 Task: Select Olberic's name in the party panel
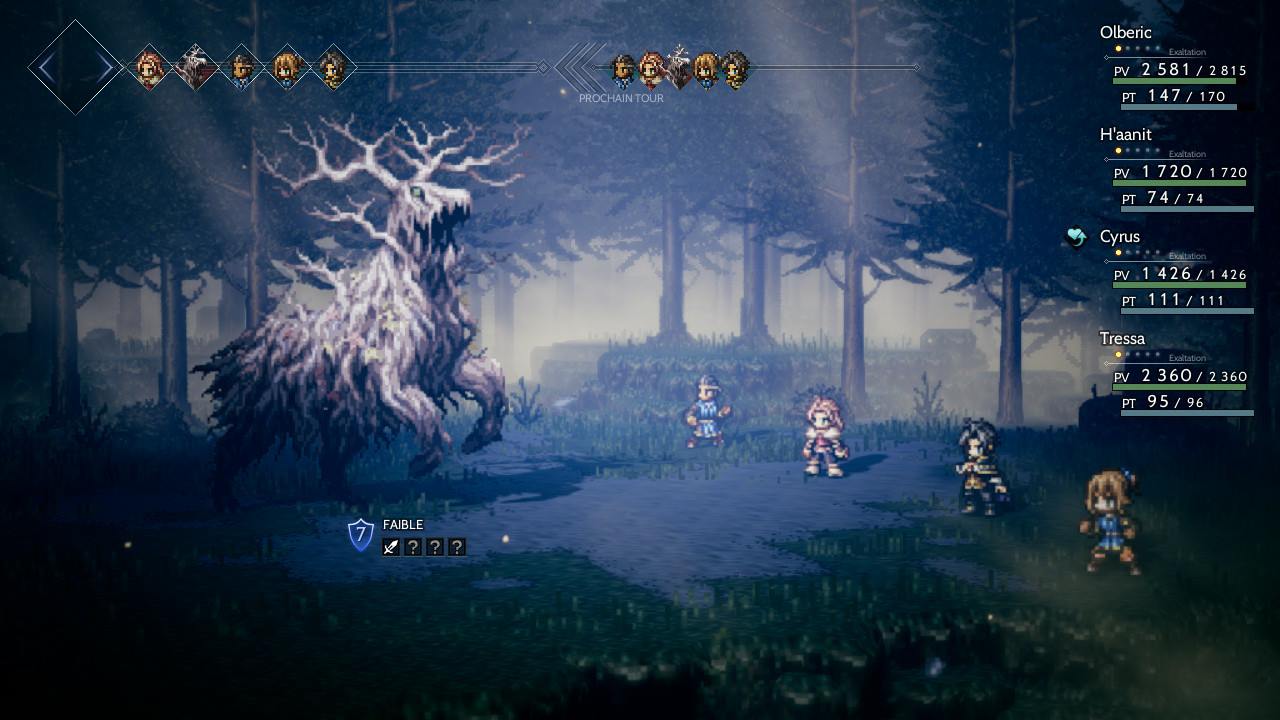(x=1126, y=33)
